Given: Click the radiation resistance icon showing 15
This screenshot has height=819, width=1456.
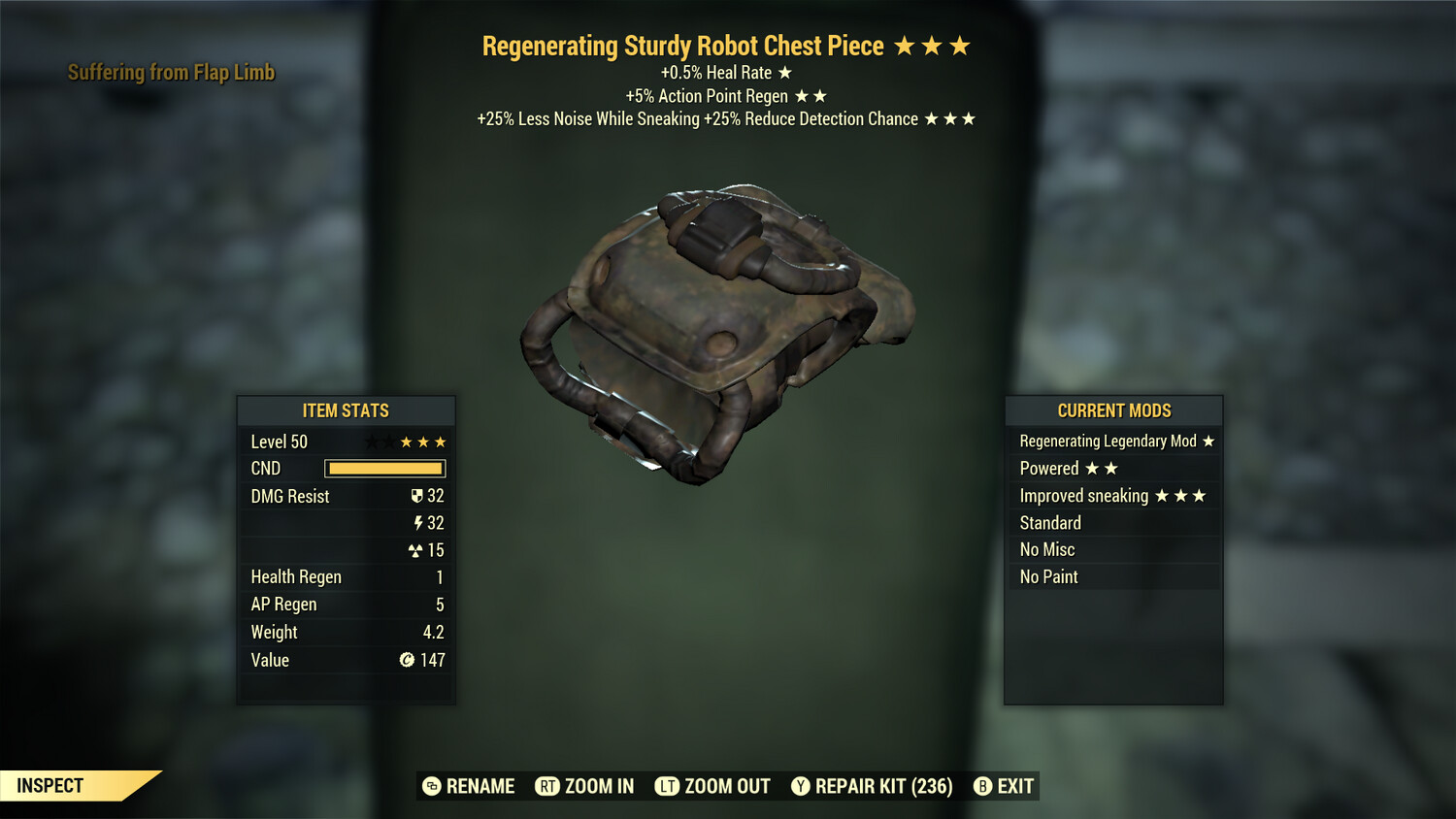Looking at the screenshot, I should [417, 550].
